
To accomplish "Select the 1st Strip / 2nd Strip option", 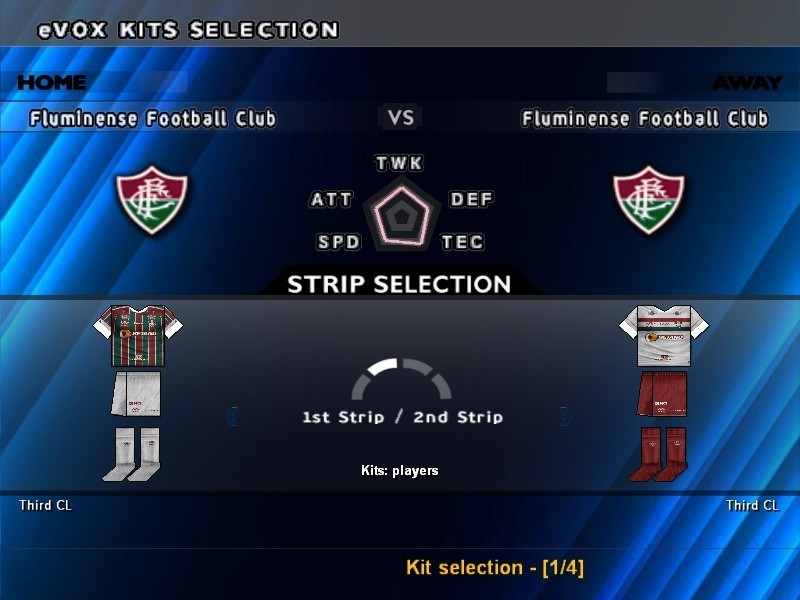I will (x=402, y=416).
